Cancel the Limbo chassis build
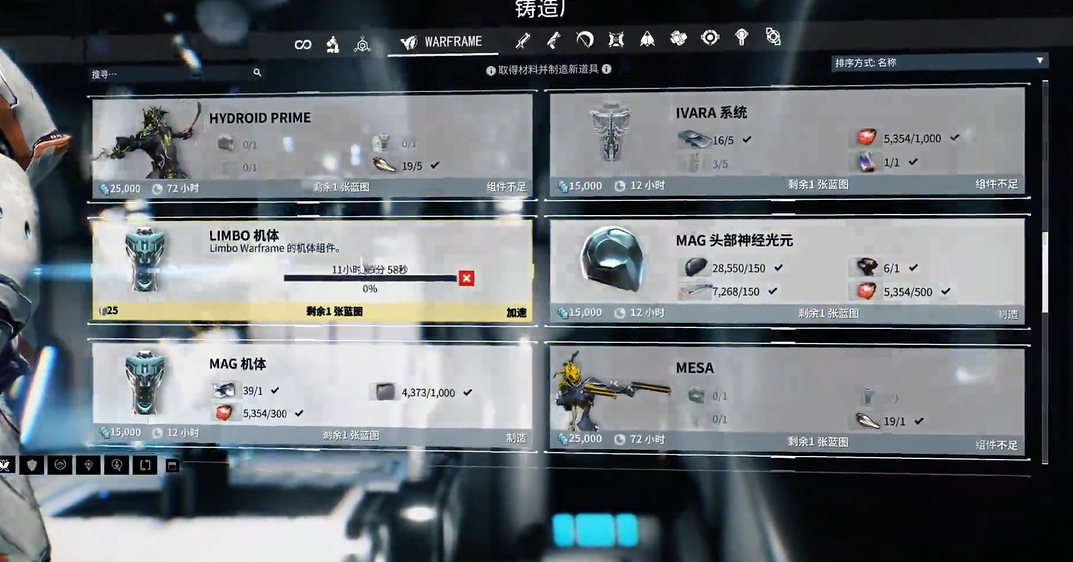Image resolution: width=1073 pixels, height=562 pixels. 466,278
